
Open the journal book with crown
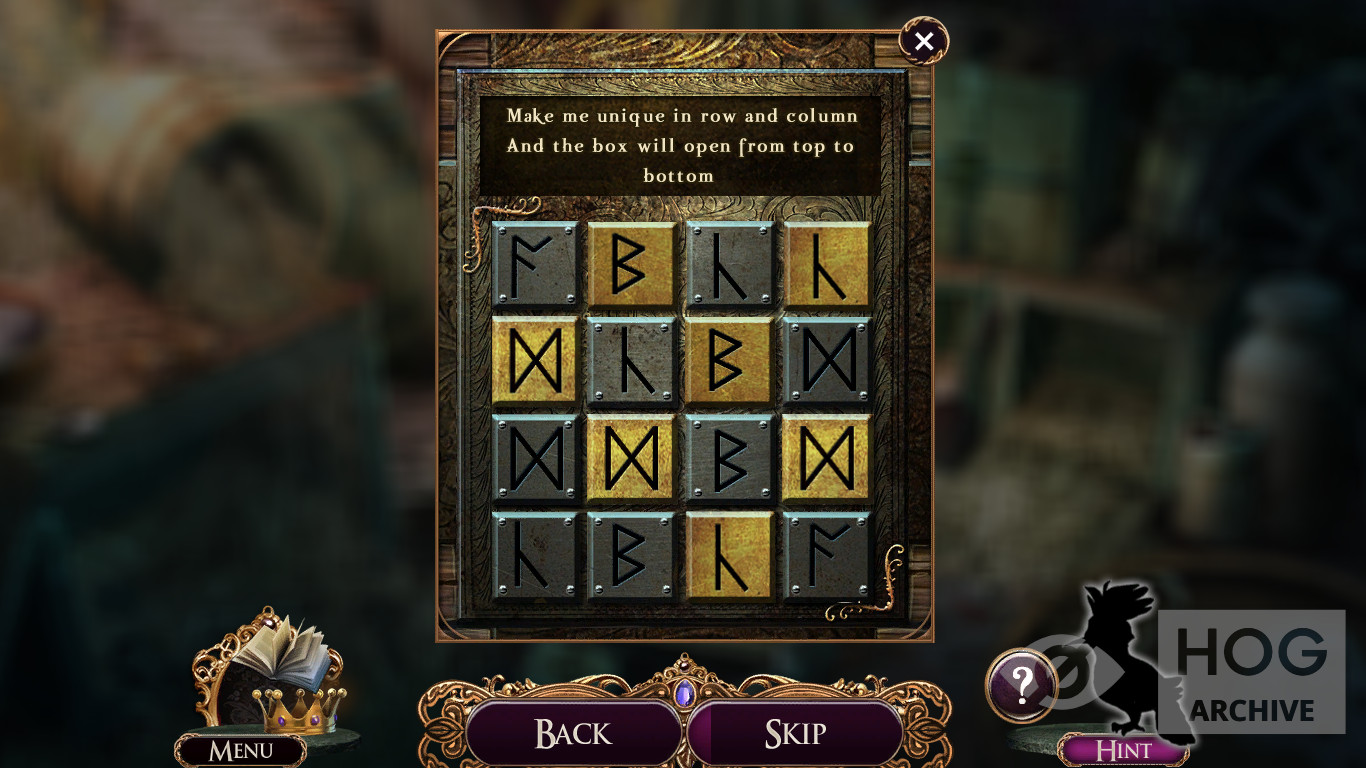click(280, 665)
